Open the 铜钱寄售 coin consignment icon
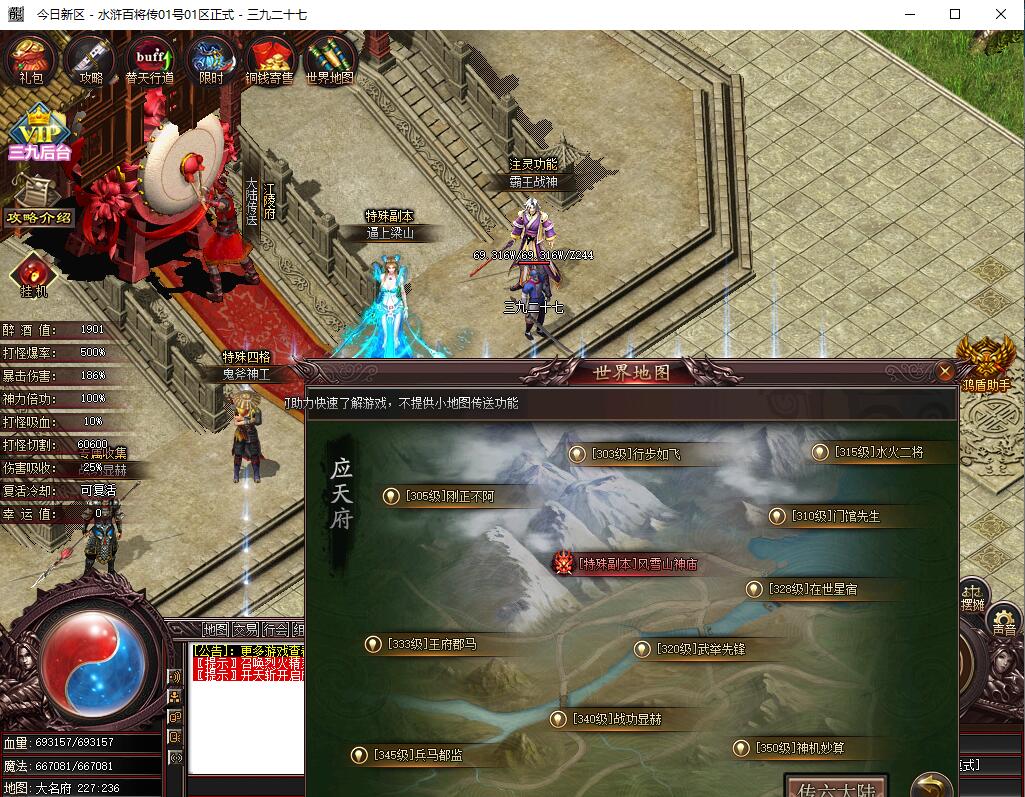Image resolution: width=1025 pixels, height=797 pixels. tap(269, 59)
